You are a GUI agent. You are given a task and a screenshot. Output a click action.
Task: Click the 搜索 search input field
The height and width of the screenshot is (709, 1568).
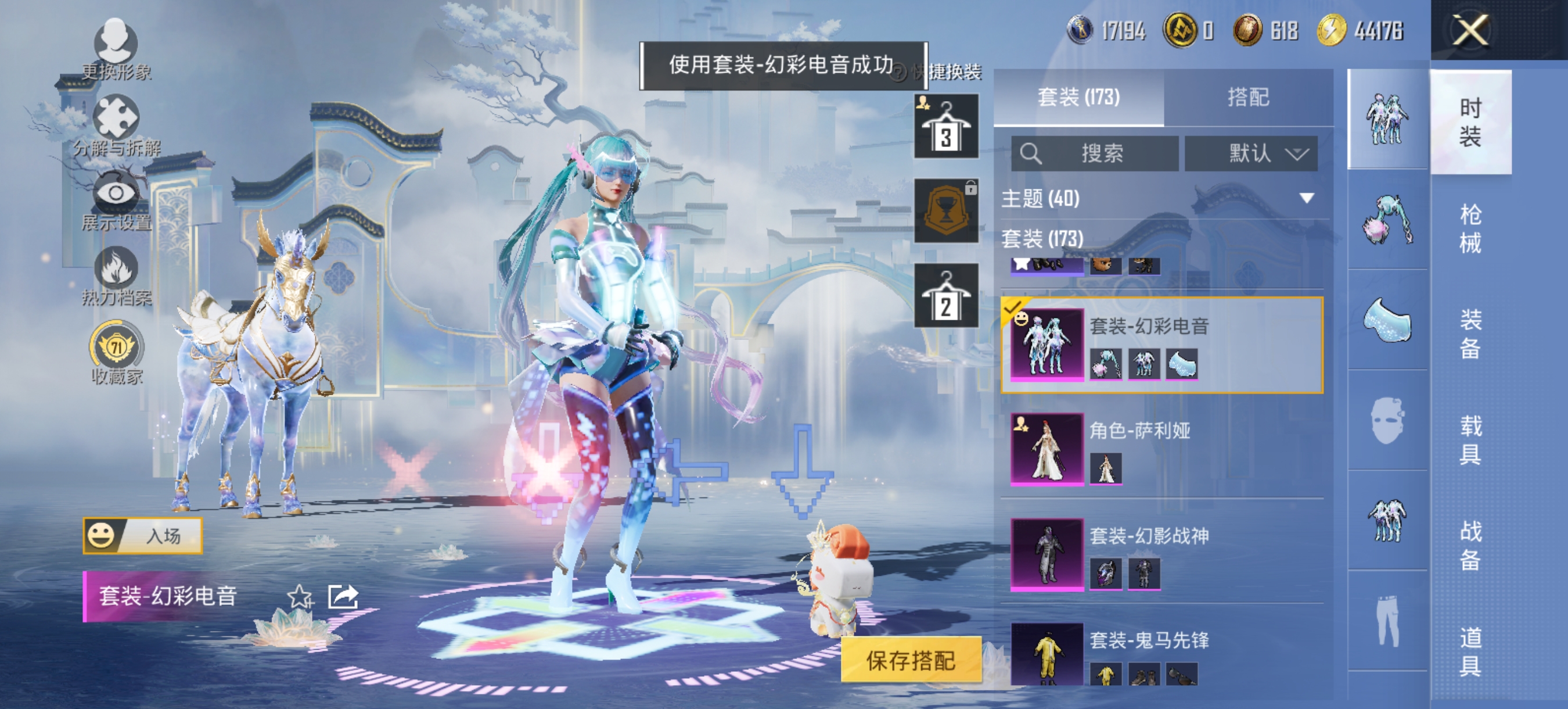tap(1096, 153)
